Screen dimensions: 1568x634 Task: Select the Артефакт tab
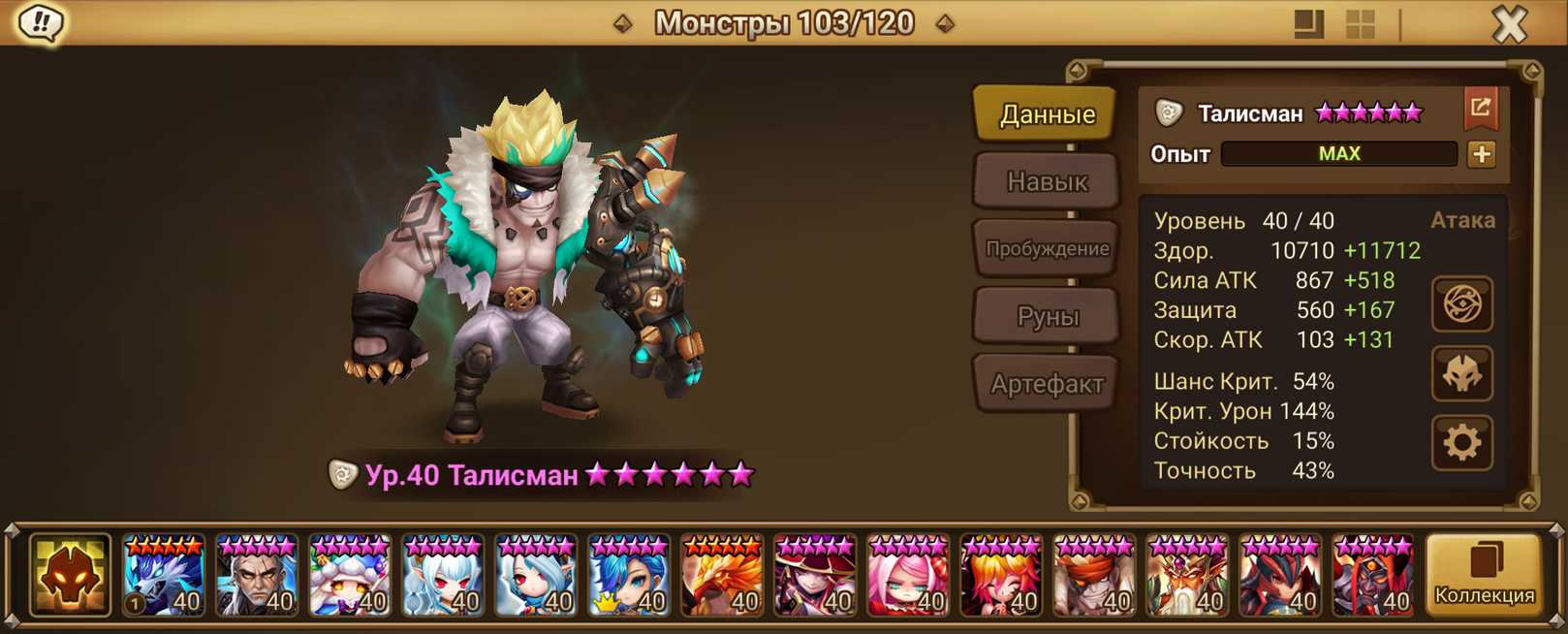point(1047,384)
